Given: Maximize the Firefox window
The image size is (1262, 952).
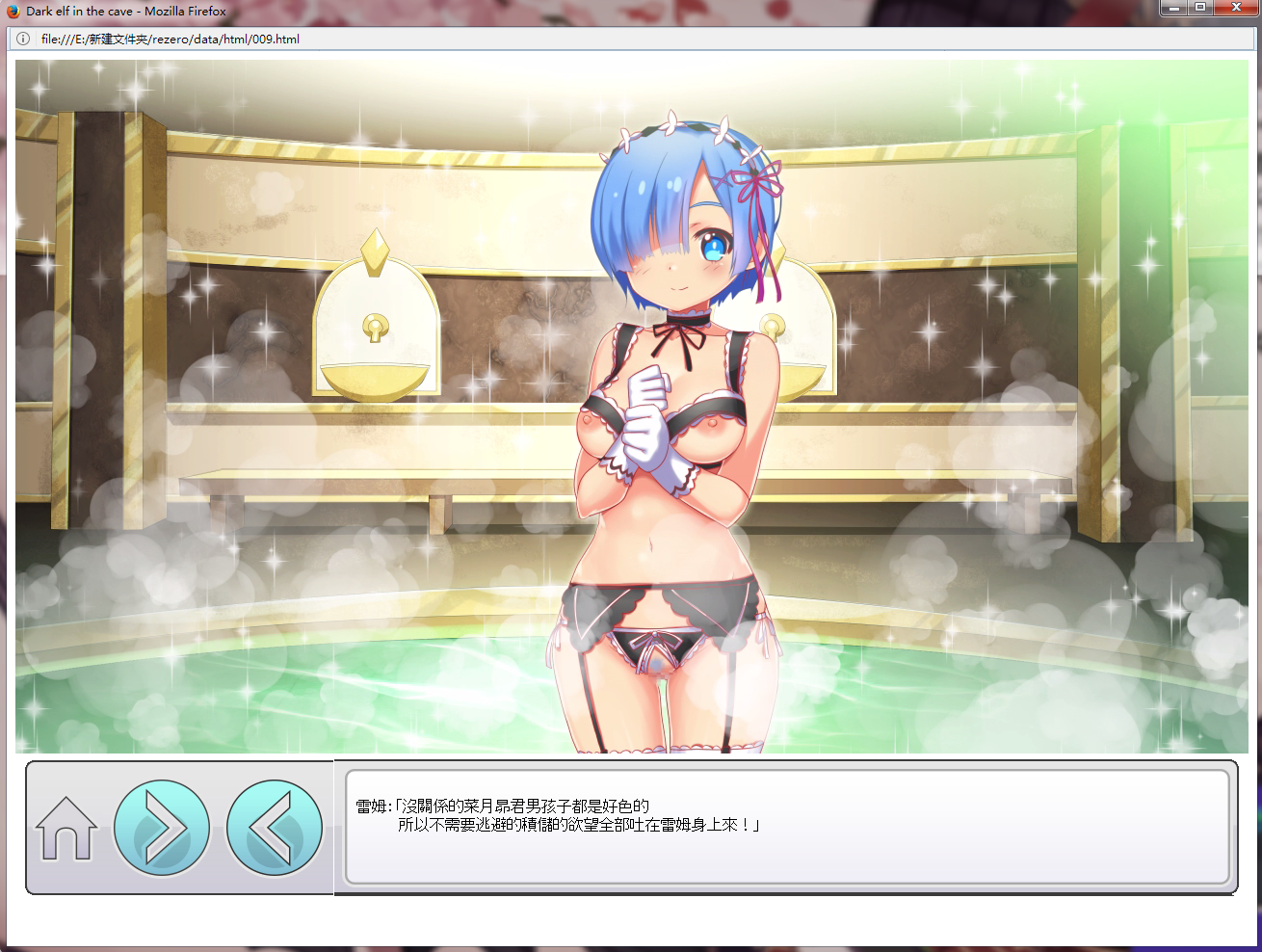Looking at the screenshot, I should click(x=1200, y=8).
